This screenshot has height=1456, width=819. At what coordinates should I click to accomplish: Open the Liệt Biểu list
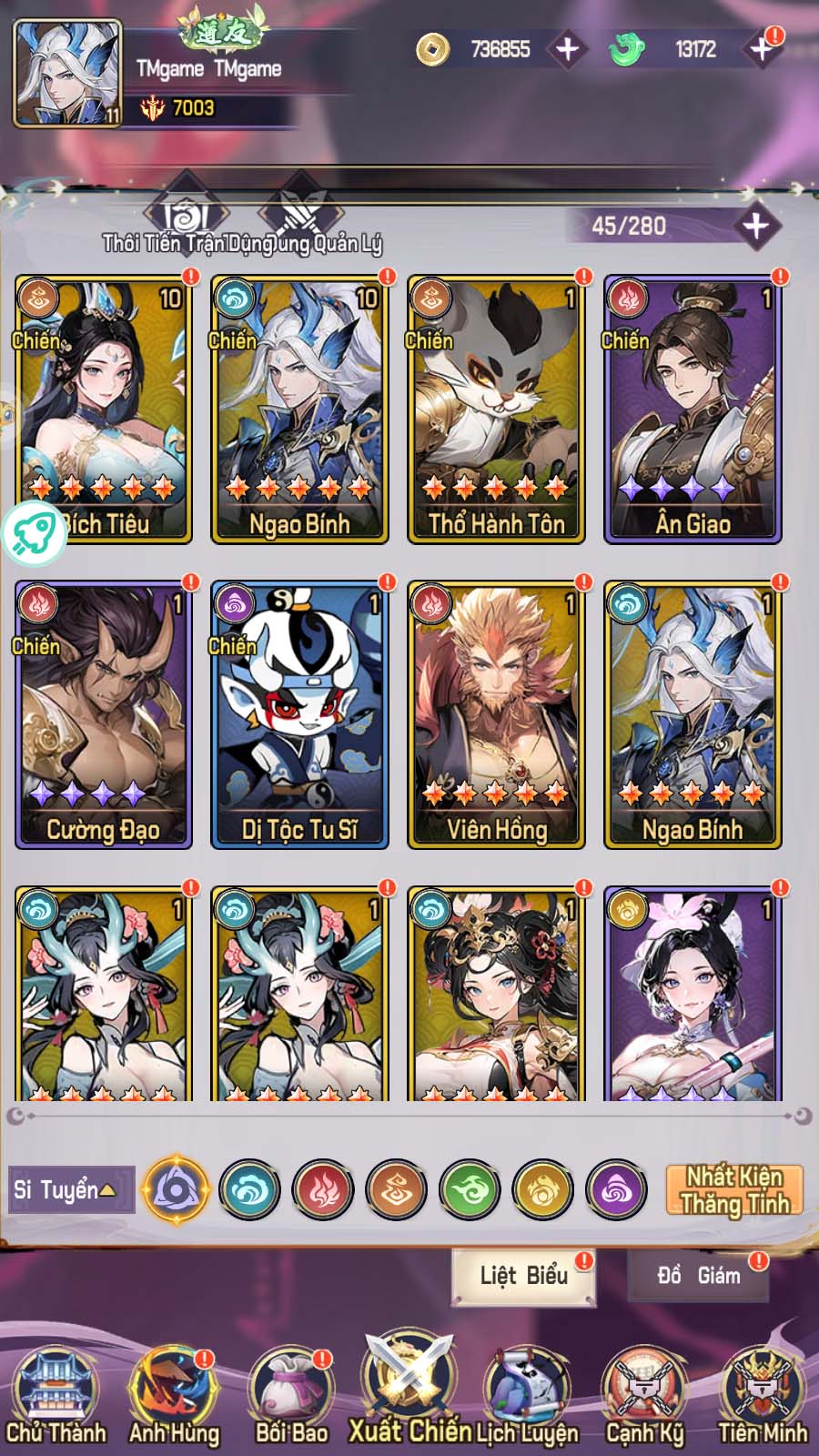pyautogui.click(x=523, y=1276)
